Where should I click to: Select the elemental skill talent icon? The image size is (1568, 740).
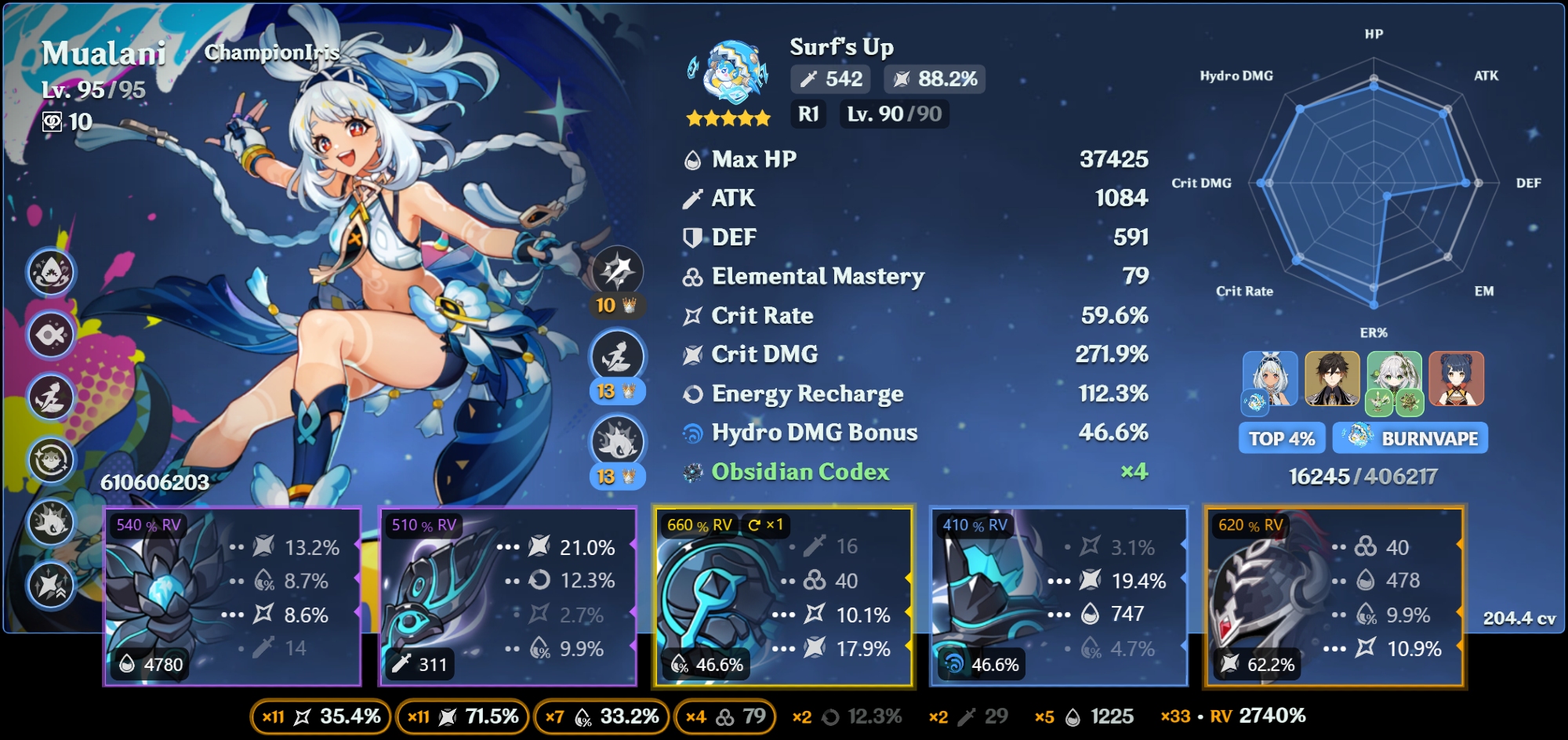(618, 357)
